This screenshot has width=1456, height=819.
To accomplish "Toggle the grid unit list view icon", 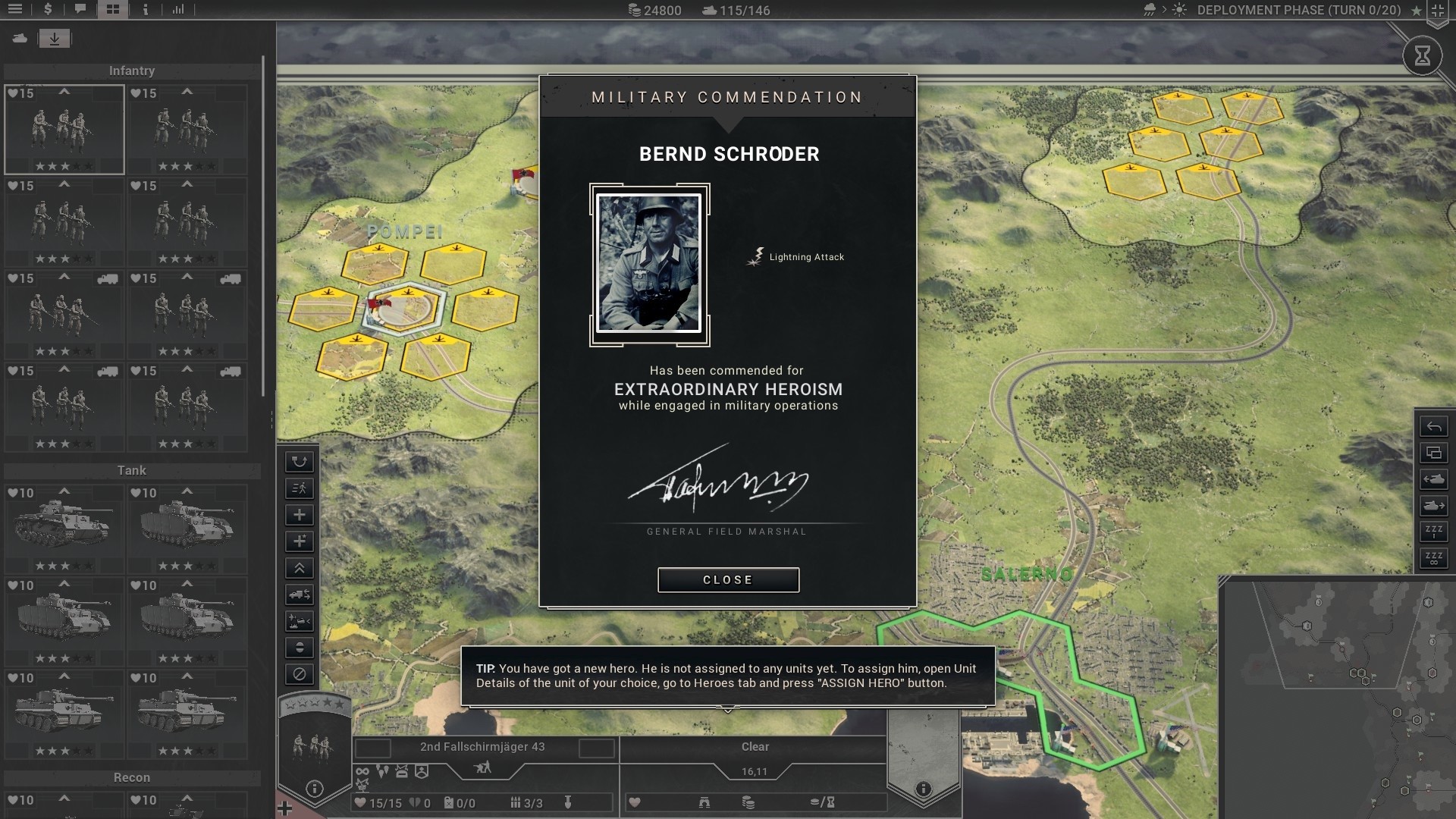I will [x=114, y=10].
